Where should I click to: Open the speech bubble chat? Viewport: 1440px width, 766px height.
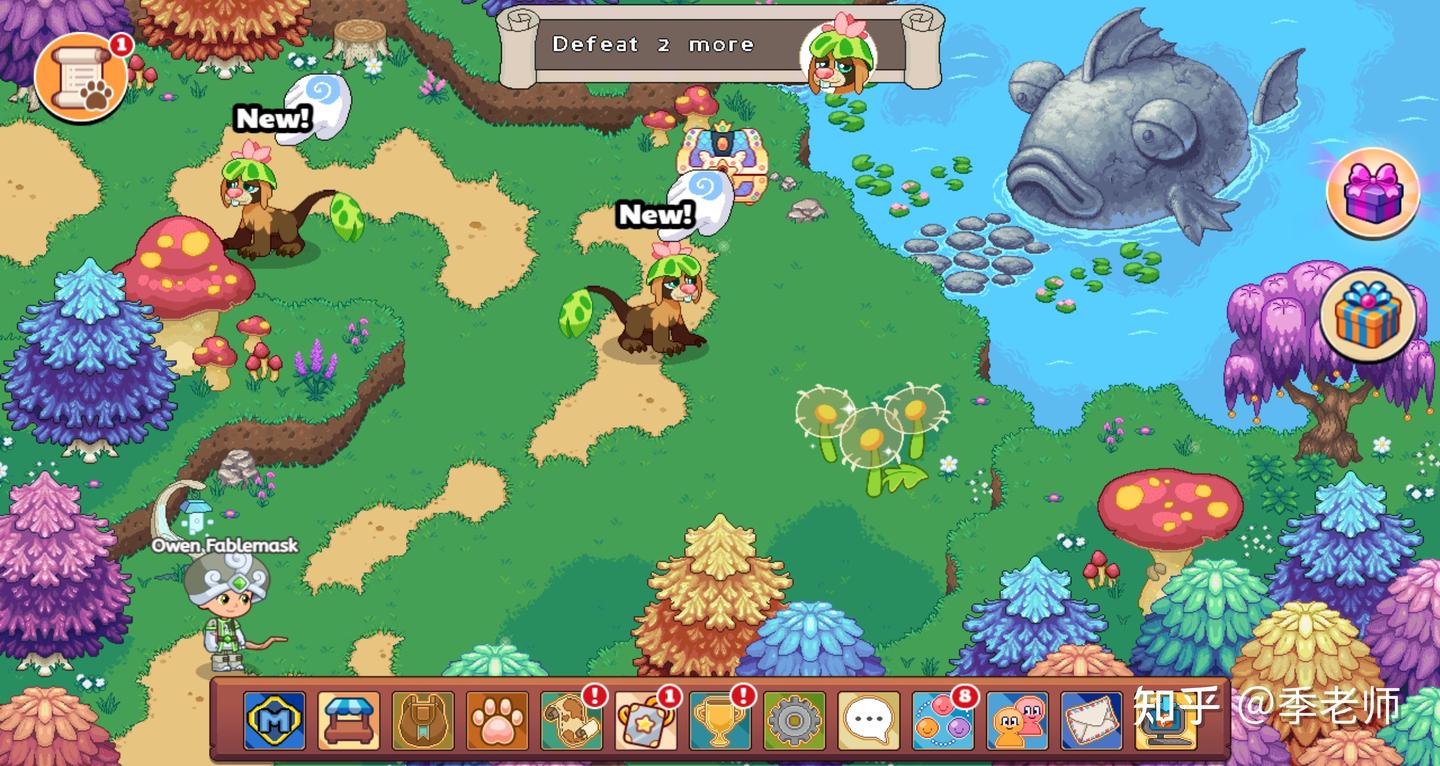[x=868, y=720]
